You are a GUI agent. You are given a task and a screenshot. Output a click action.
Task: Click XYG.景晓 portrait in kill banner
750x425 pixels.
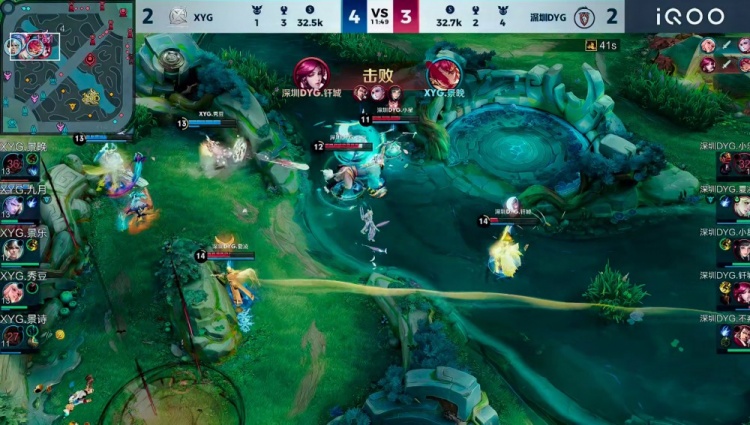[444, 73]
